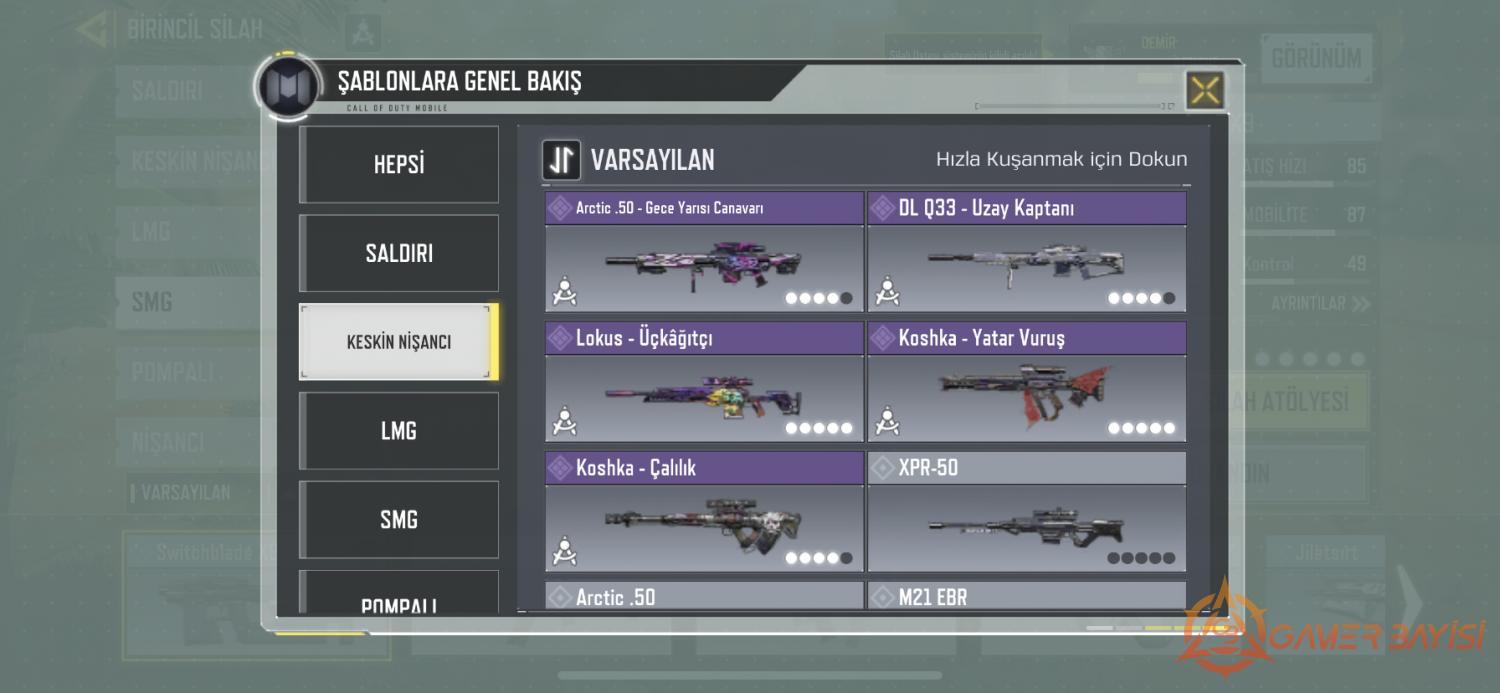Screen dimensions: 1500x693
Task: Switch to the POMPALI category tab
Action: (399, 598)
